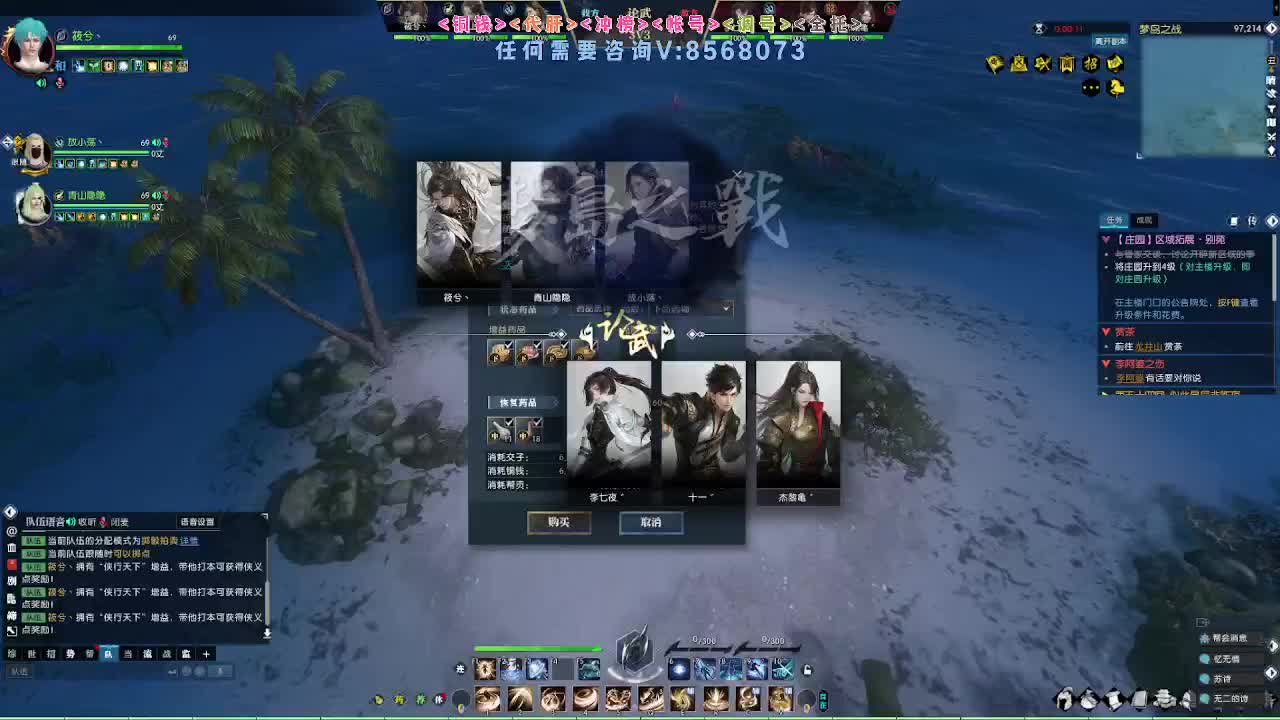1280x720 pixels.
Task: Select the 队 chat channel tab
Action: pyautogui.click(x=109, y=652)
